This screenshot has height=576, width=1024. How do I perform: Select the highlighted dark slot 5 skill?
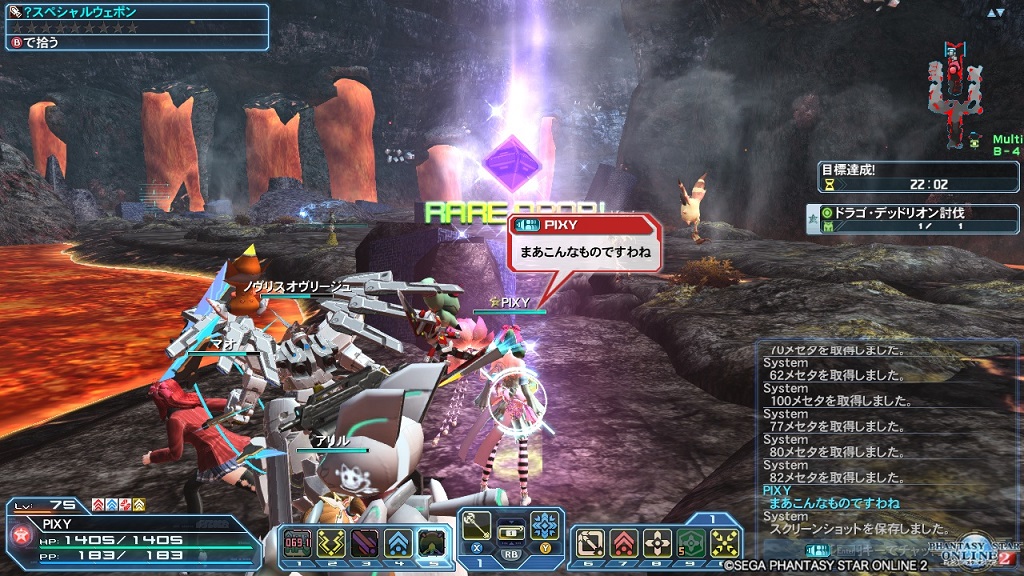[430, 542]
